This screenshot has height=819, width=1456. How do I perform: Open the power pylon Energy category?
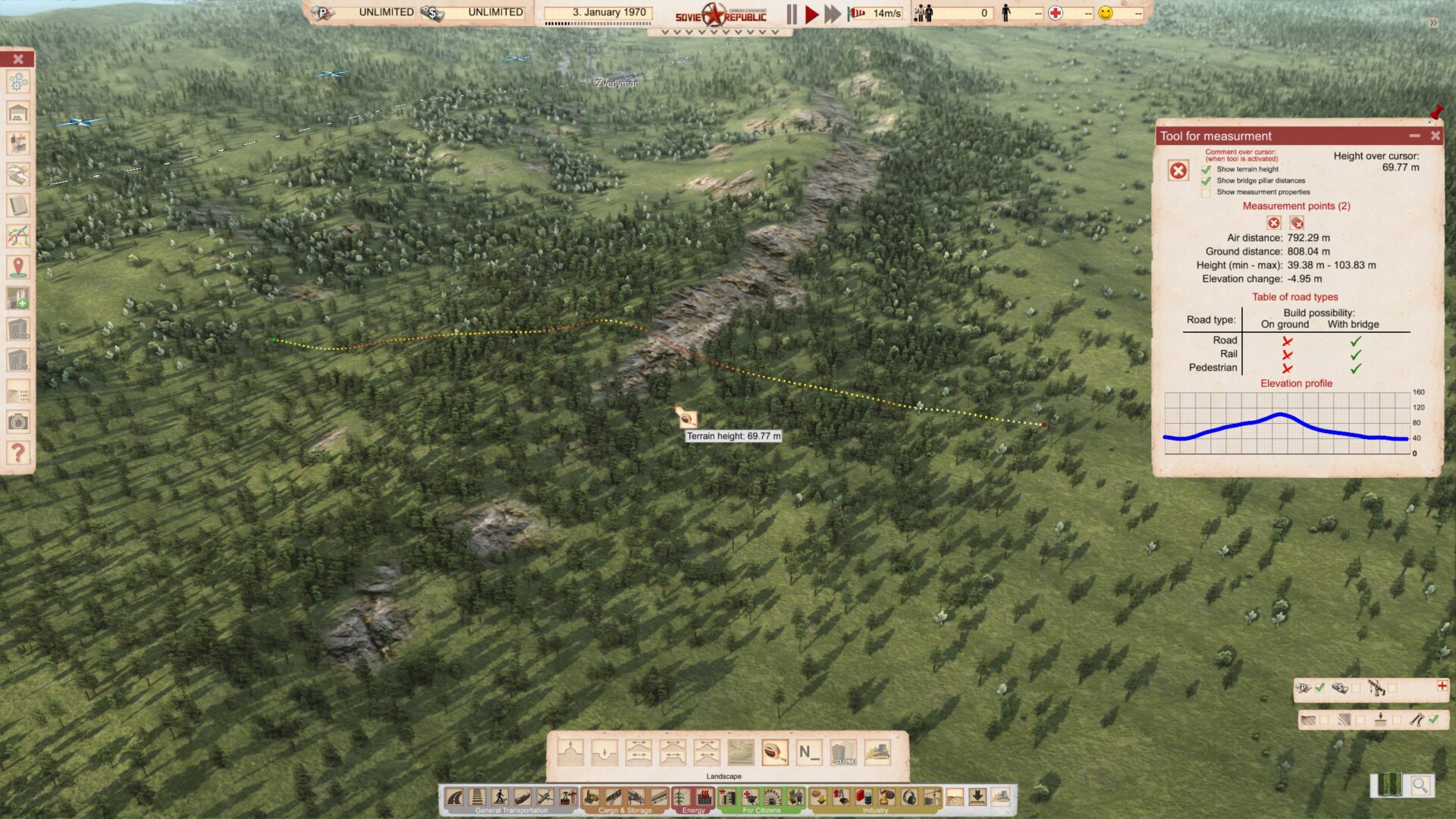681,797
